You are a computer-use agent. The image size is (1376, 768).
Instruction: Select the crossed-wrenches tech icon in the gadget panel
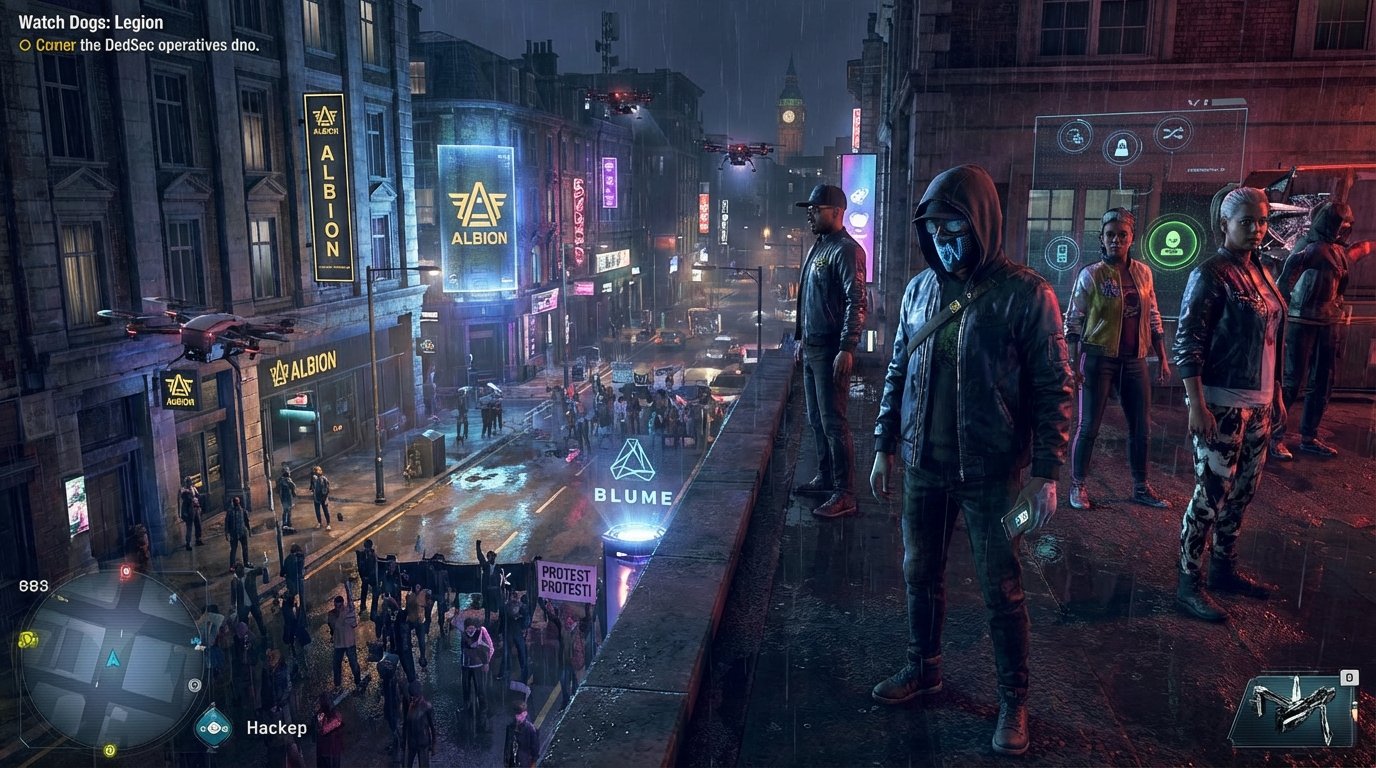[x=1171, y=132]
